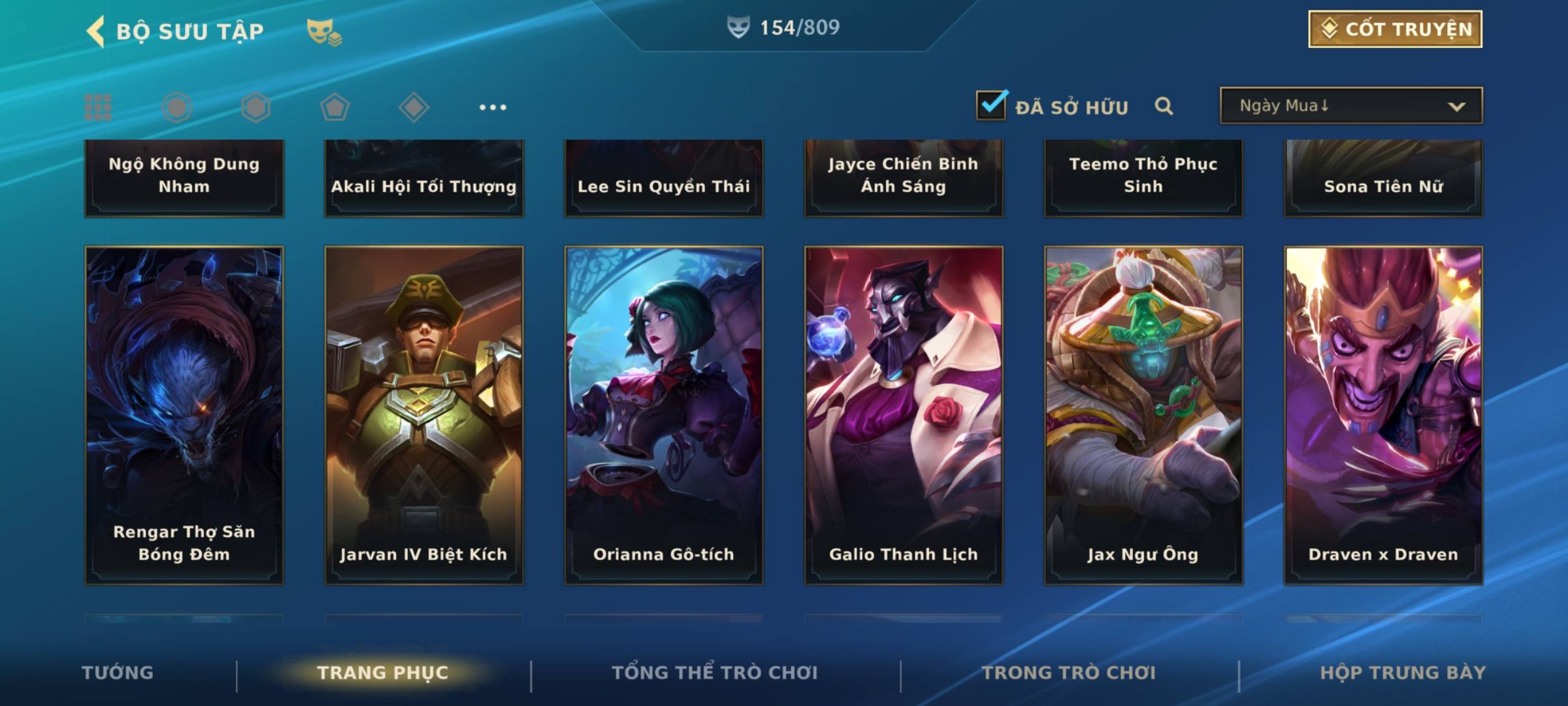Expand the Ngày Mua sort dropdown
This screenshot has width=1568, height=706.
pyautogui.click(x=1350, y=106)
